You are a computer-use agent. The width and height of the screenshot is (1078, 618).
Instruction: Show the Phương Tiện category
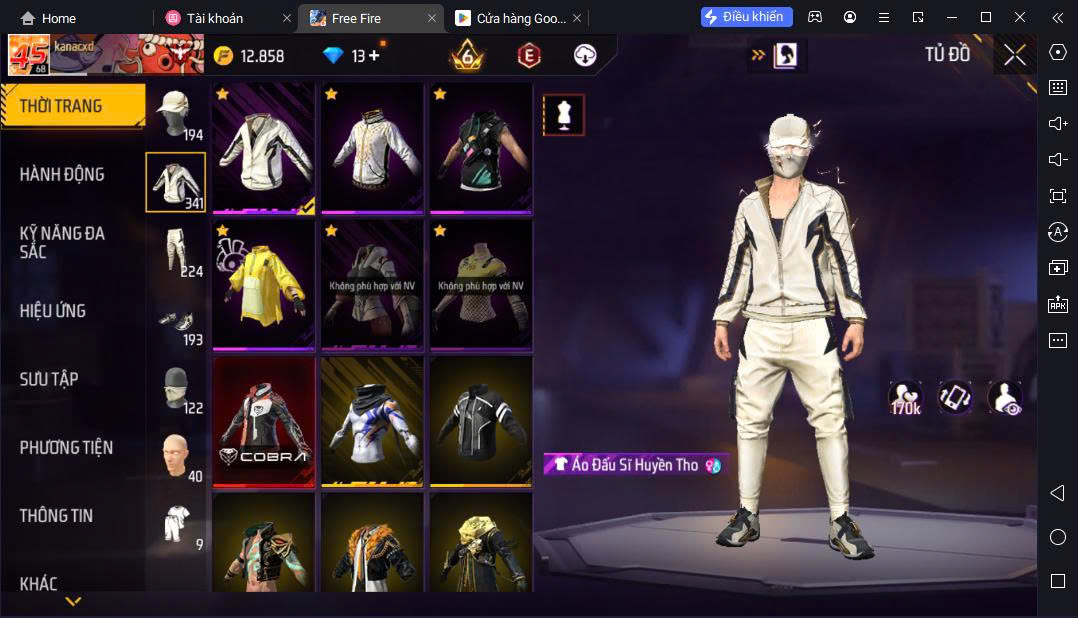(x=66, y=447)
